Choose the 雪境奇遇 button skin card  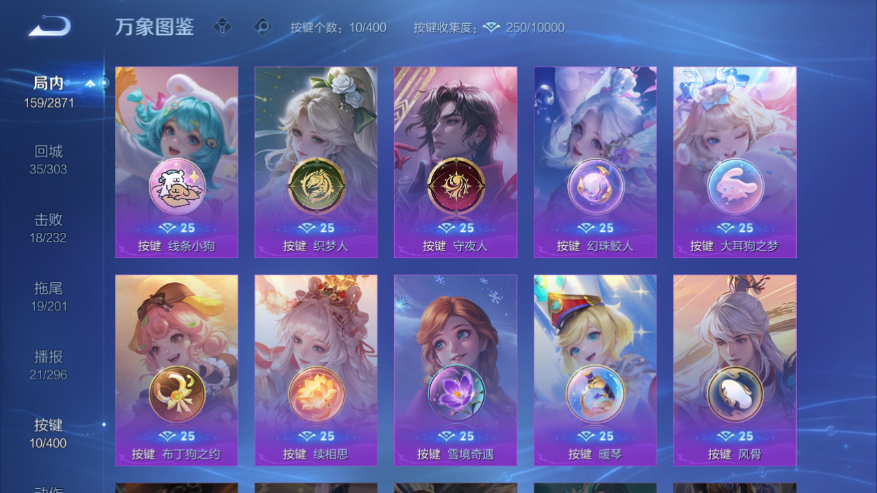point(456,370)
